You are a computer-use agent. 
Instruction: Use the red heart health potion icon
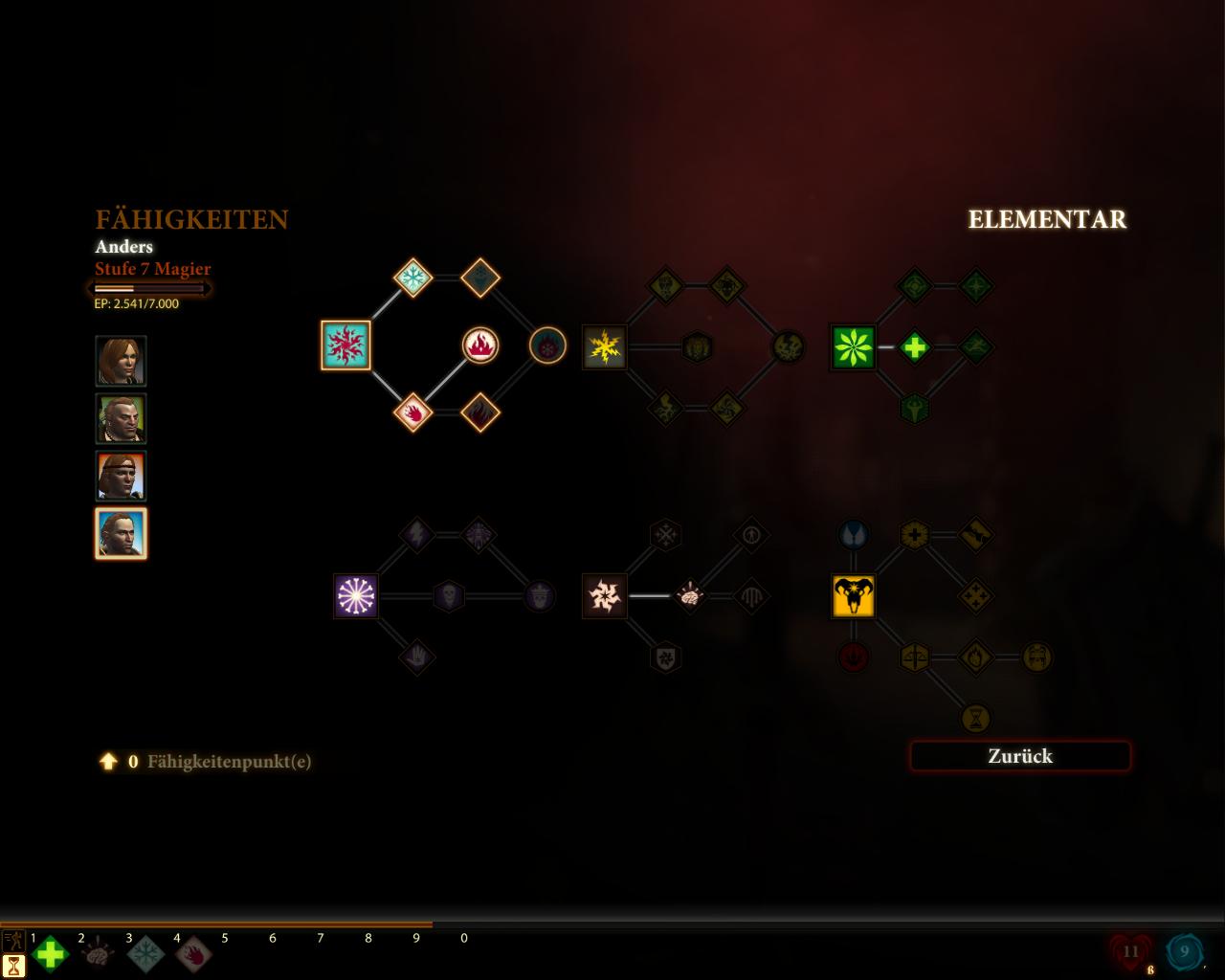1131,952
